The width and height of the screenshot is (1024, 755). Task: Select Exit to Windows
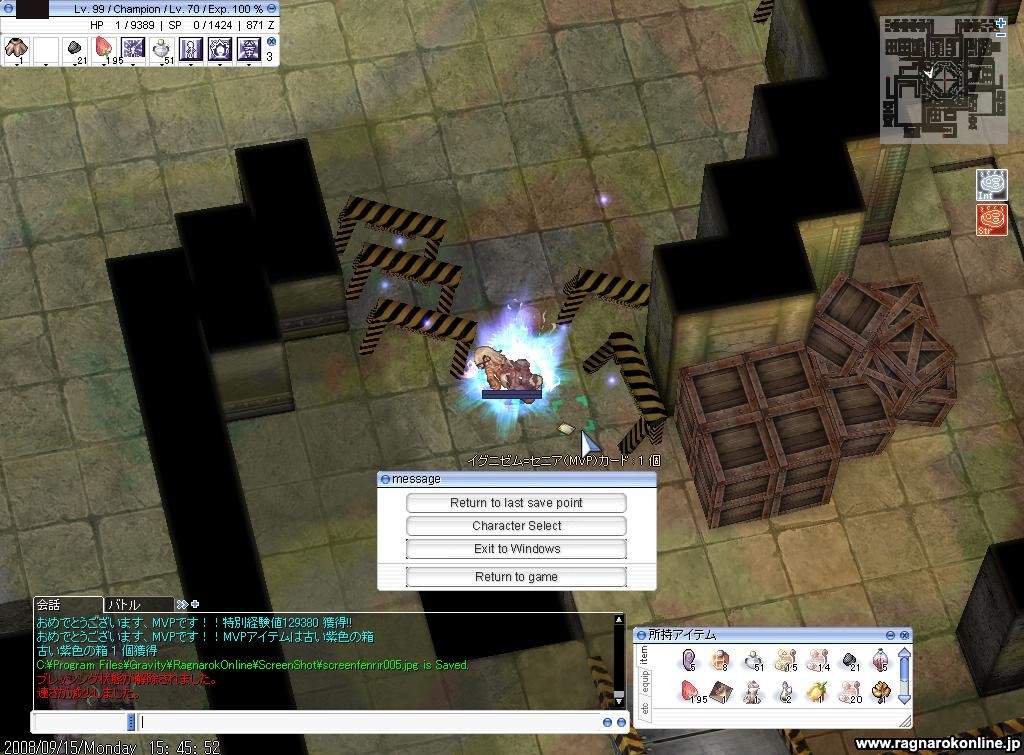[516, 549]
